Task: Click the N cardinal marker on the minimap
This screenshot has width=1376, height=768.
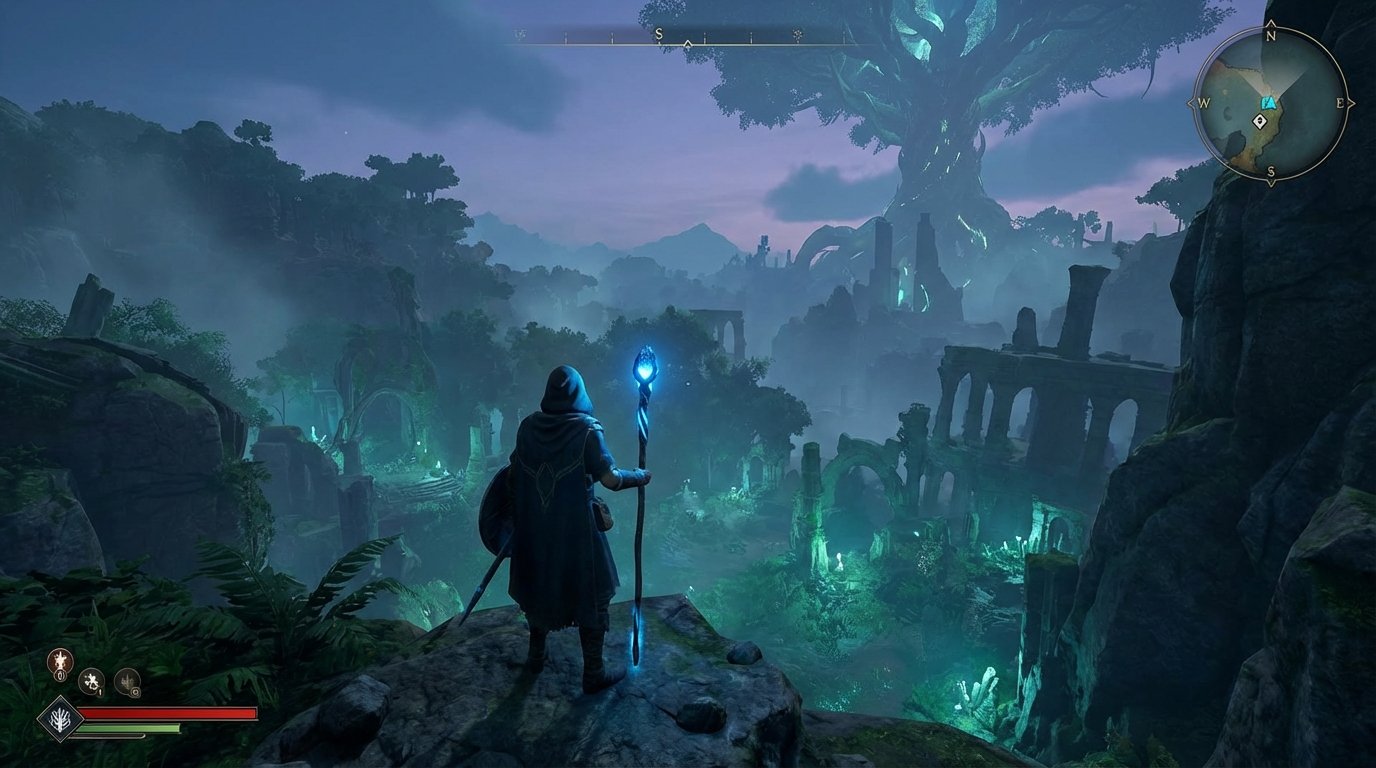Action: 1272,35
